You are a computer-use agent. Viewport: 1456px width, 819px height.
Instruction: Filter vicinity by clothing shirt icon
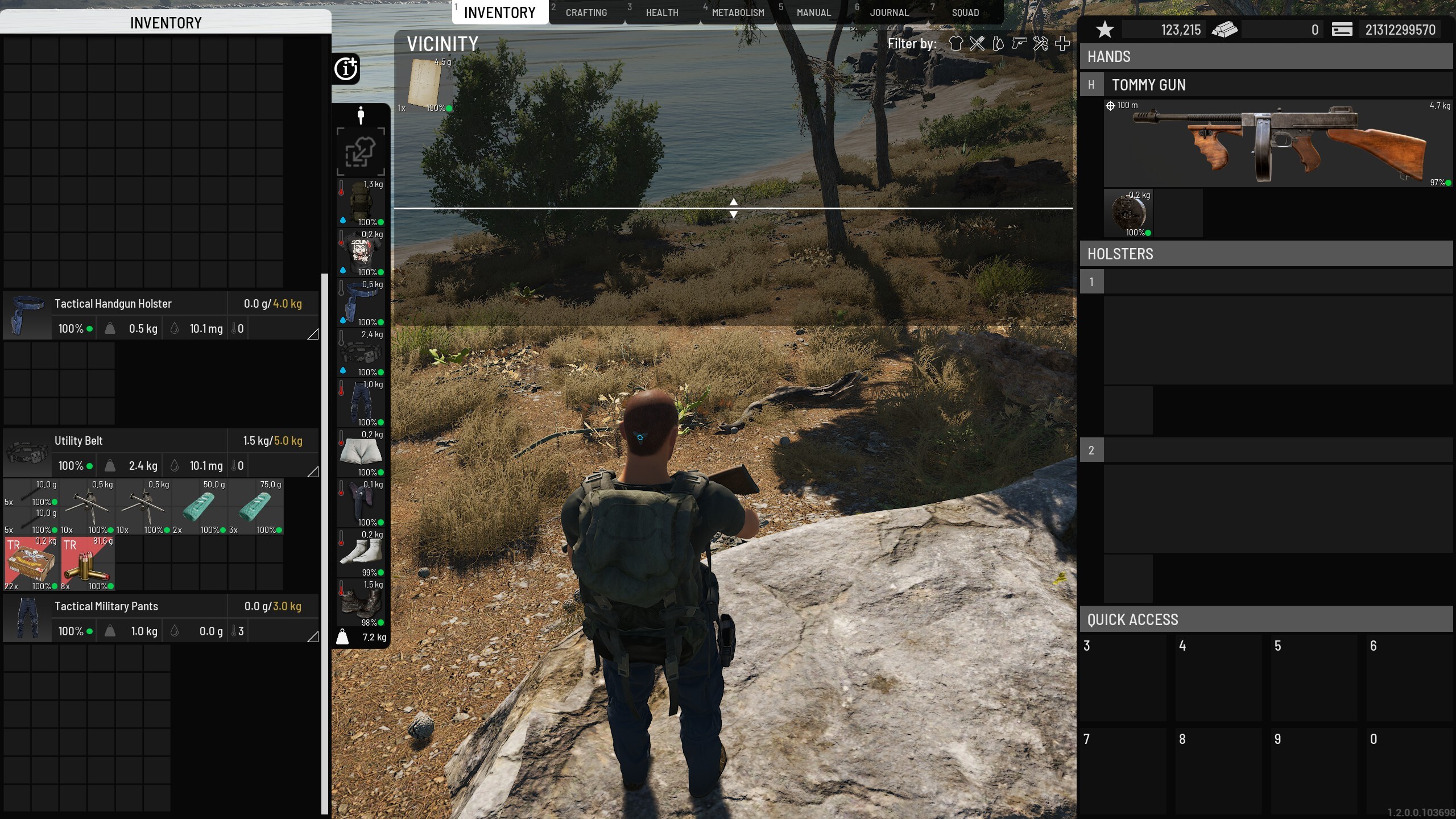(x=955, y=44)
